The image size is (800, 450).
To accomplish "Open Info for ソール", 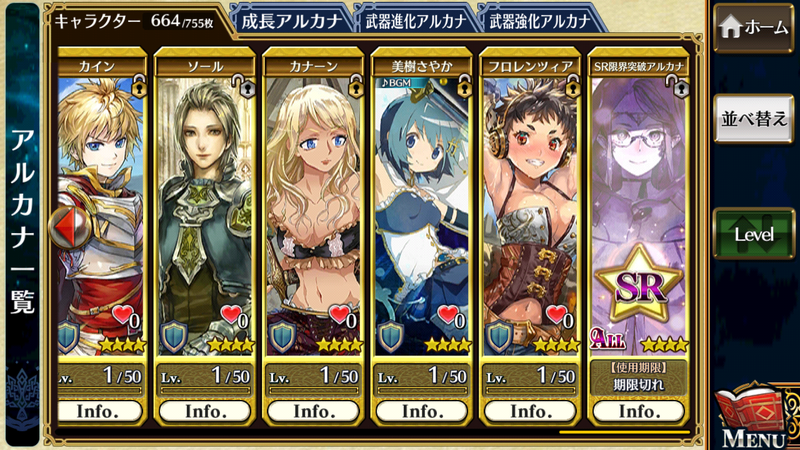I will (x=205, y=411).
